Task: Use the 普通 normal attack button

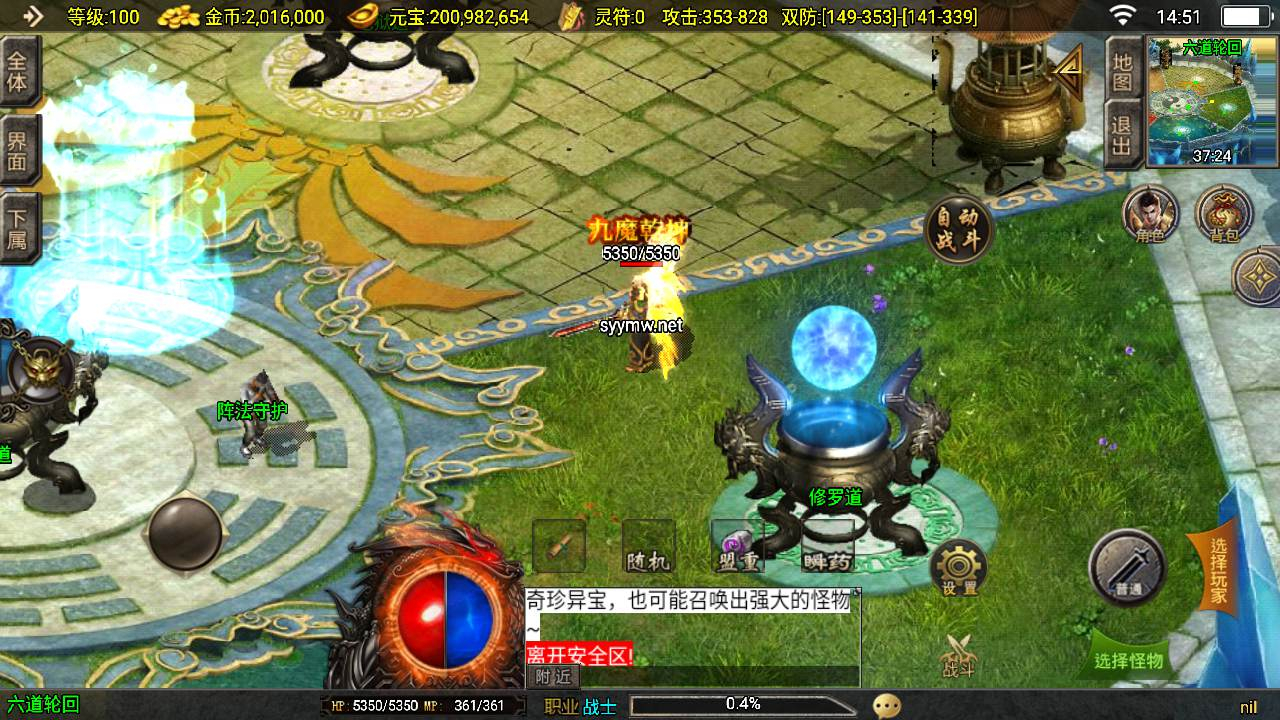Action: (1128, 567)
